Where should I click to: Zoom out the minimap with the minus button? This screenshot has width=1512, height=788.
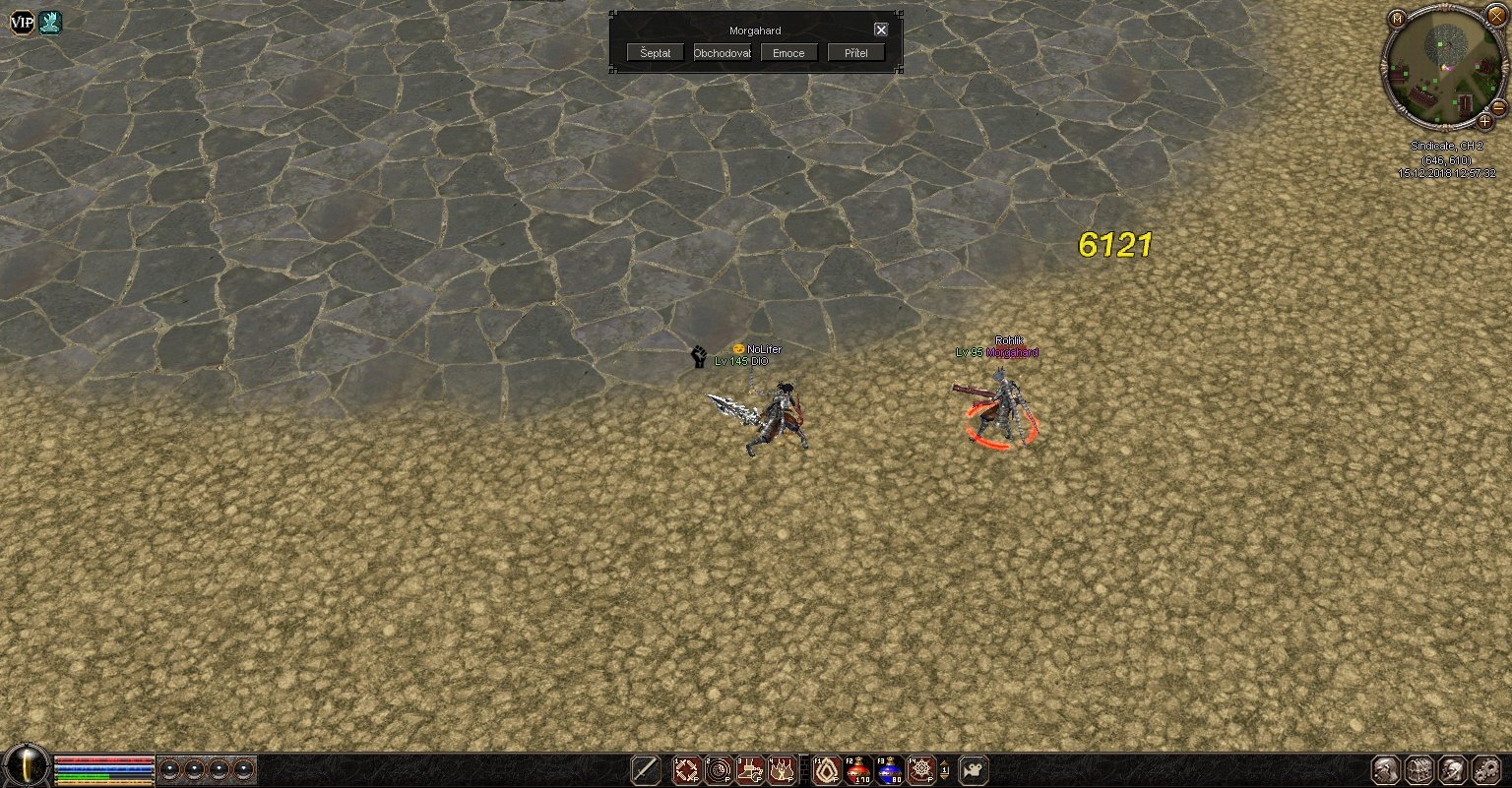click(1498, 107)
